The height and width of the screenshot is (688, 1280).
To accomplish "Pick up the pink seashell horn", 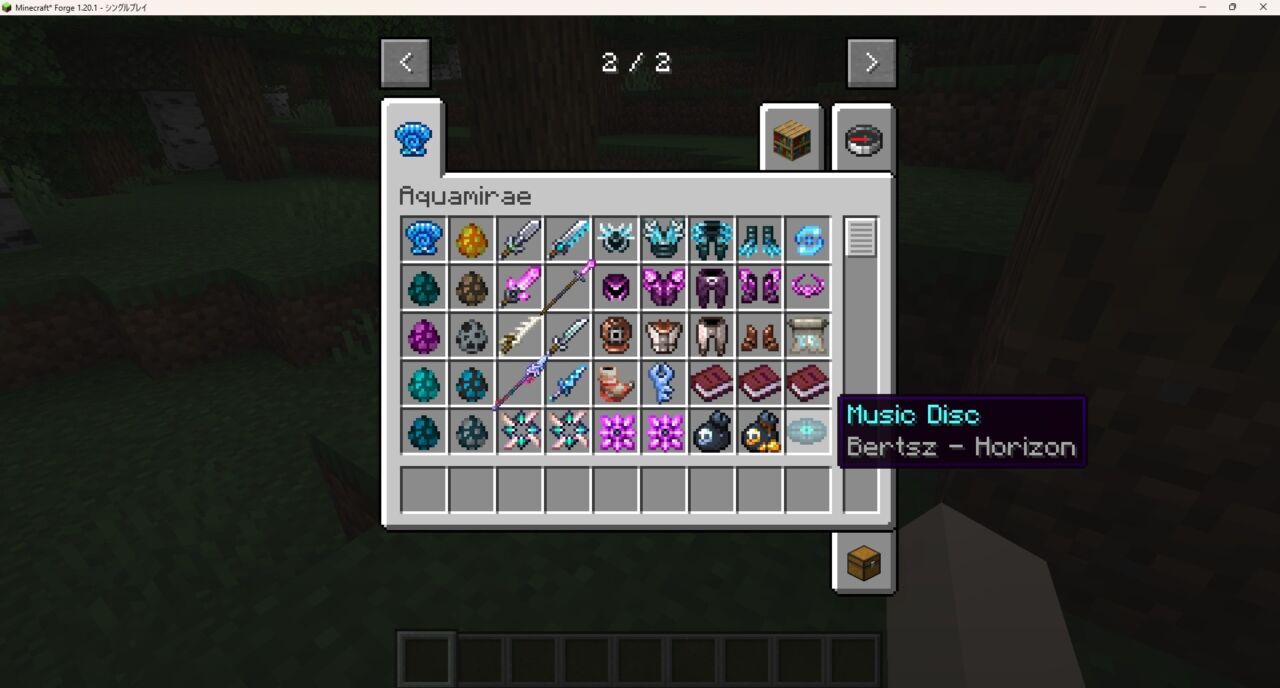I will 615,384.
